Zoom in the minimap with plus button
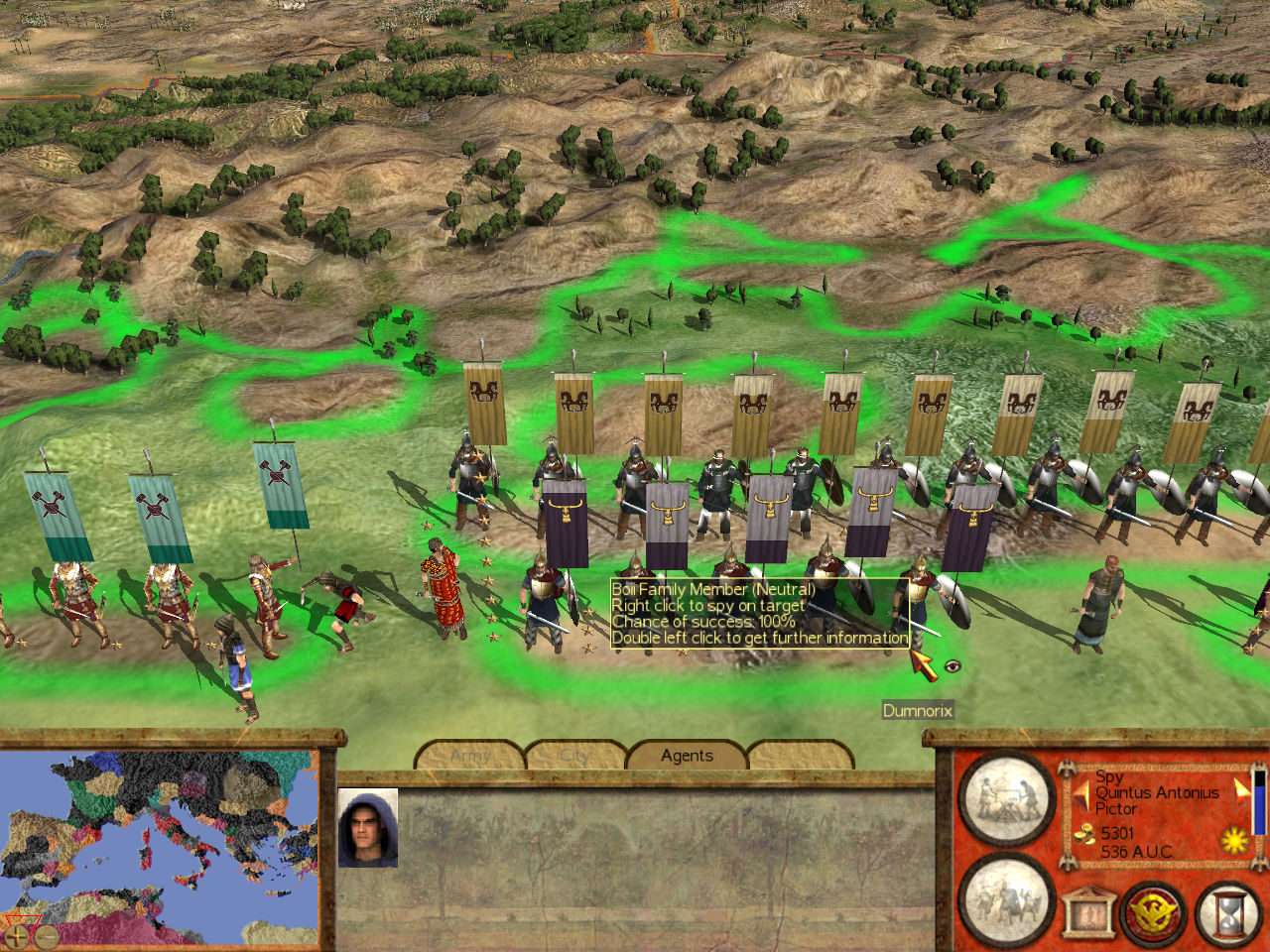Screen dimensions: 1270x952 pyautogui.click(x=17, y=934)
